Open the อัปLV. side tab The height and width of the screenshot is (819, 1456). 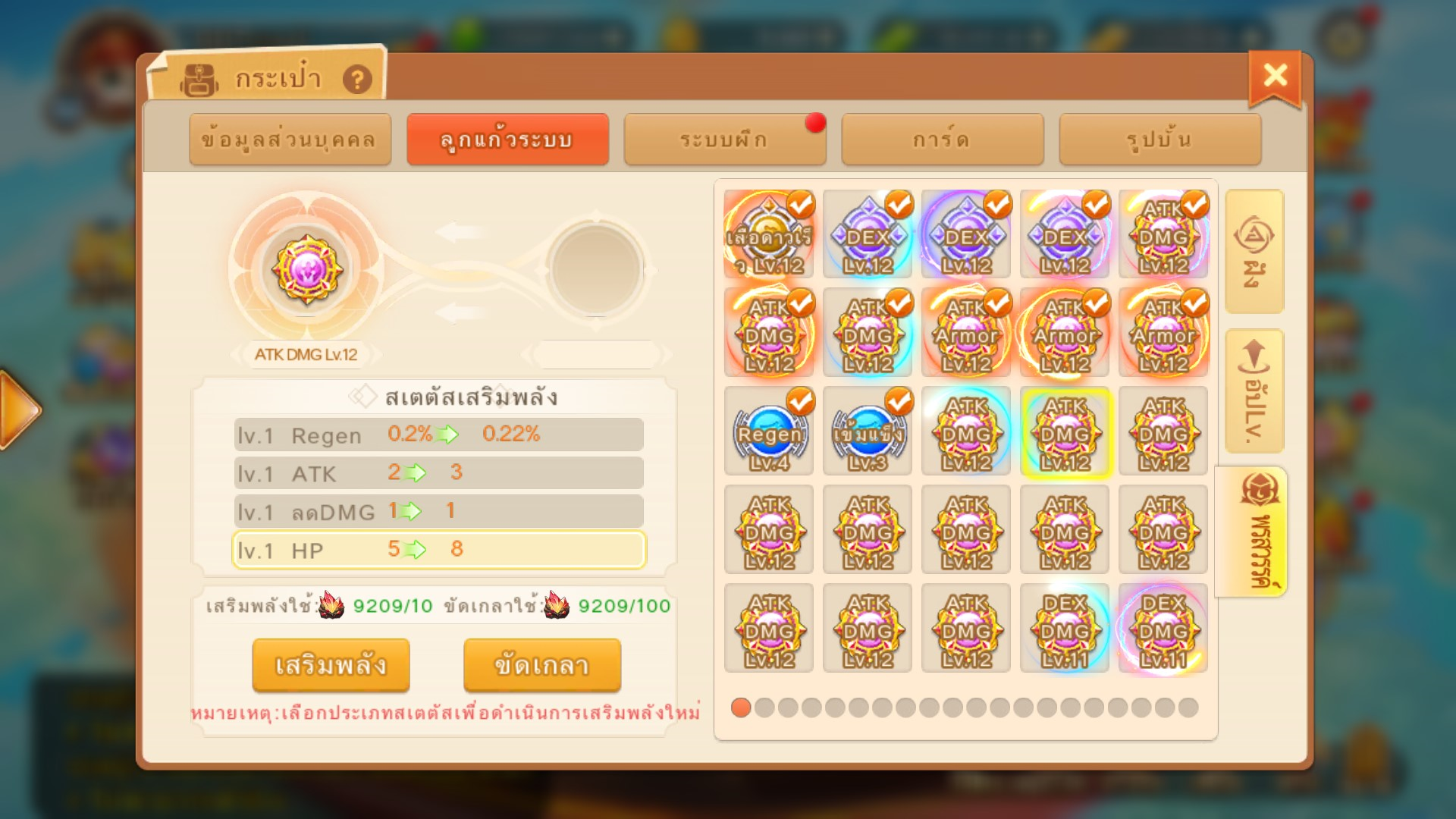(1254, 391)
